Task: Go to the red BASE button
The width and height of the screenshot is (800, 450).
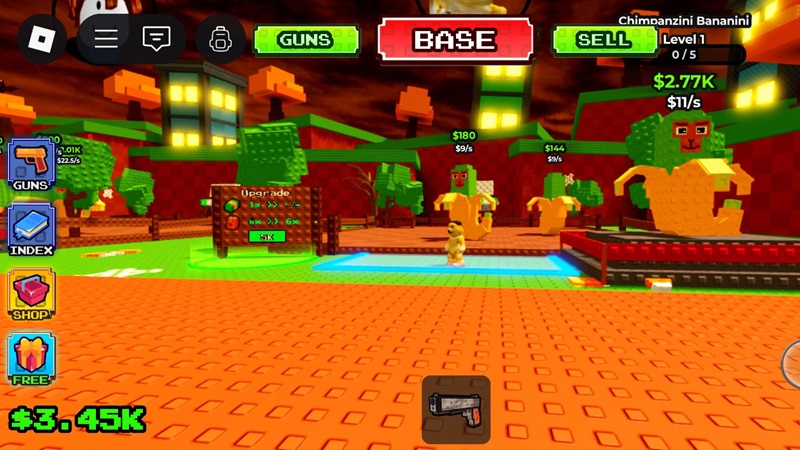Action: tap(455, 40)
